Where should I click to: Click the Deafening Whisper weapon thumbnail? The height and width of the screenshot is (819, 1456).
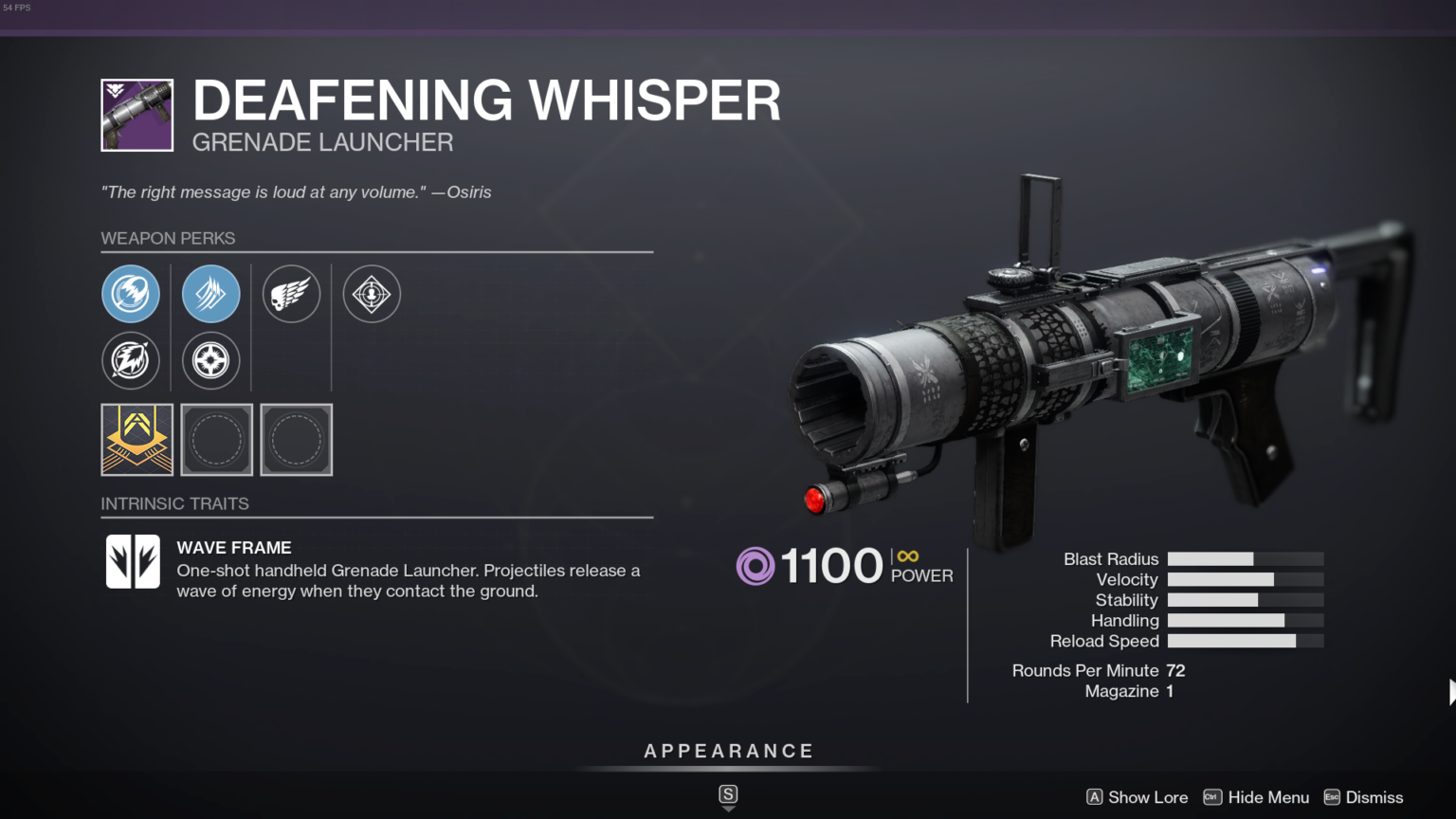click(x=136, y=115)
